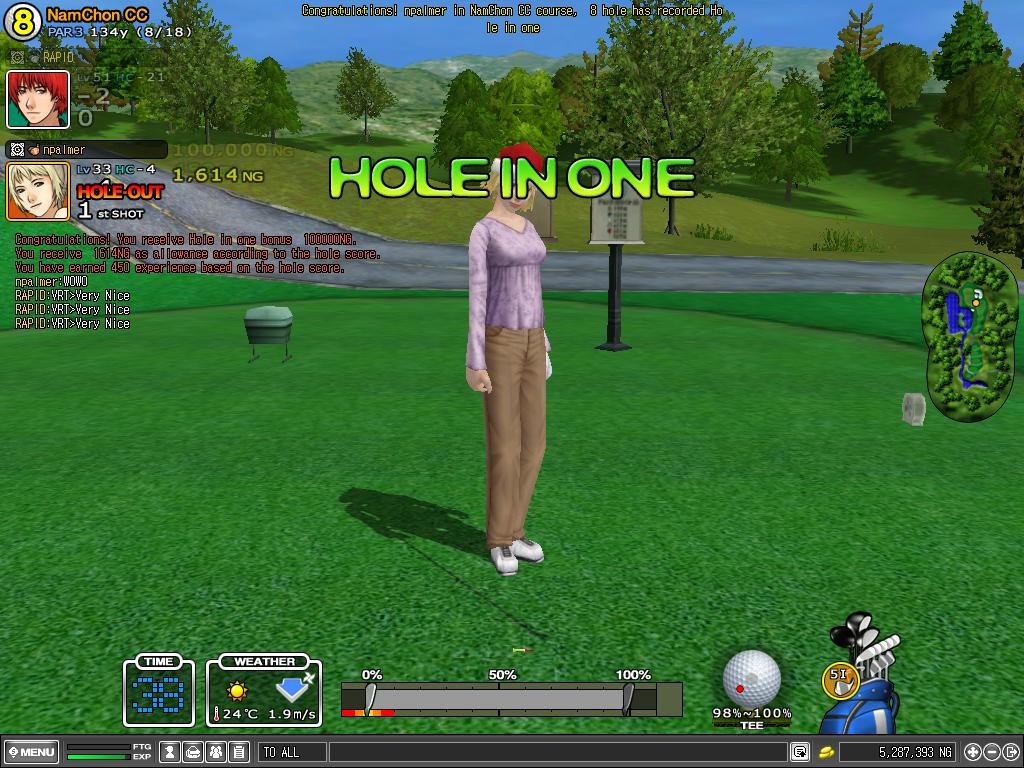The image size is (1024, 768).
Task: Click the weather wind indicator panel
Action: 264,691
